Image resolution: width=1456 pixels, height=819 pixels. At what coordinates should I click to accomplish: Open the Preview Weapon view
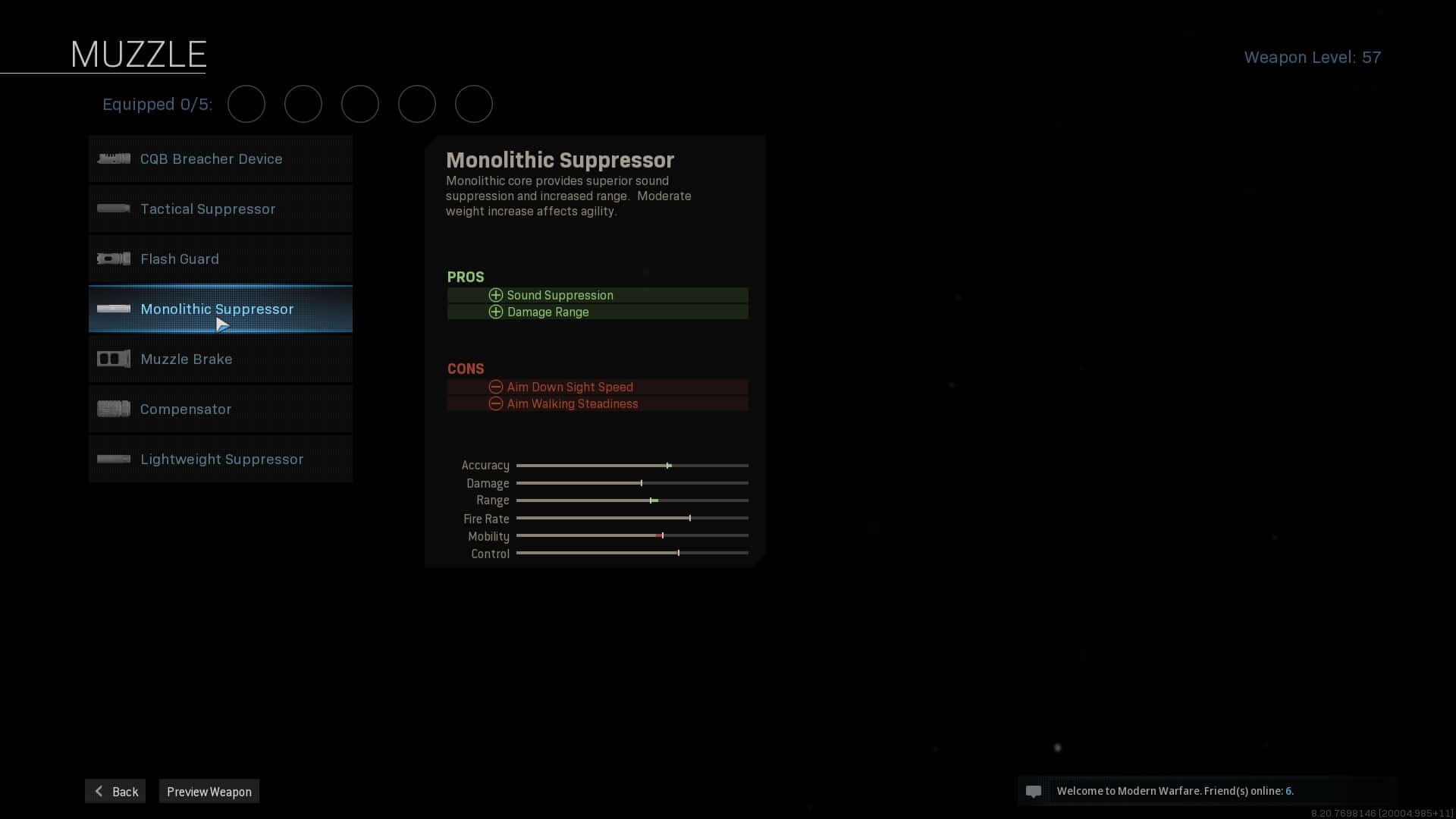[209, 791]
